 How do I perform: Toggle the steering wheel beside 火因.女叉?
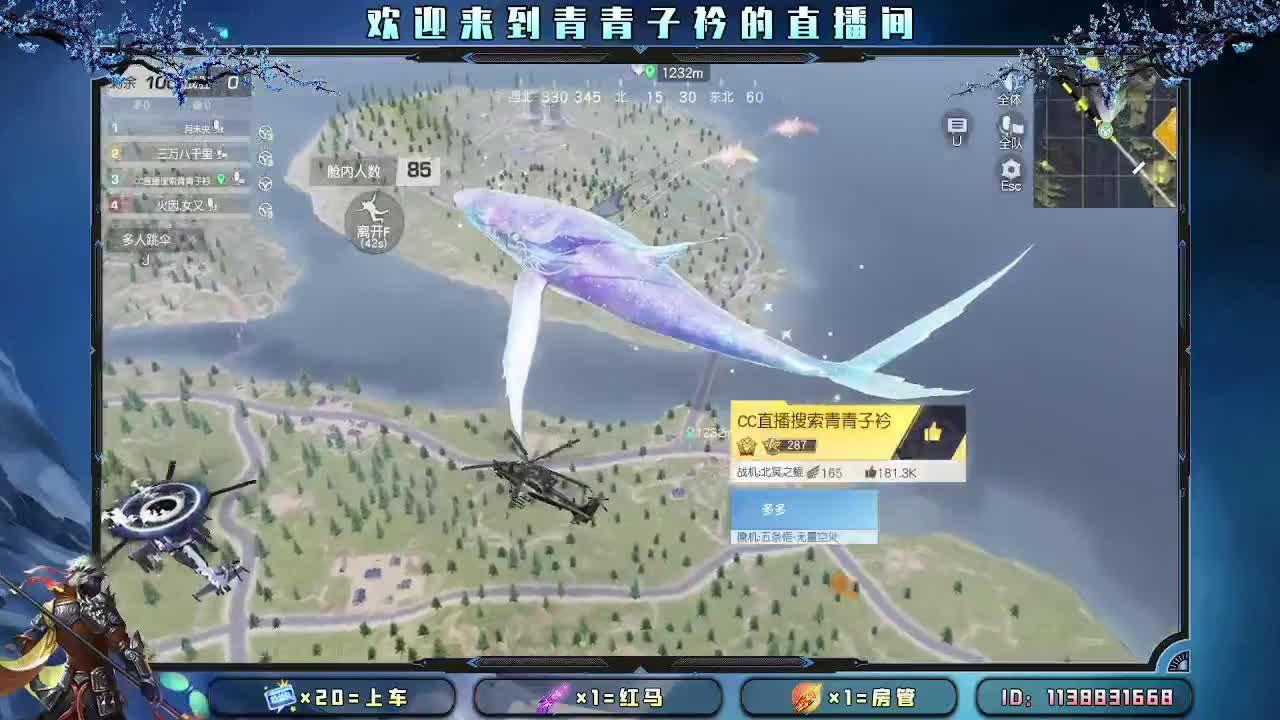click(265, 208)
